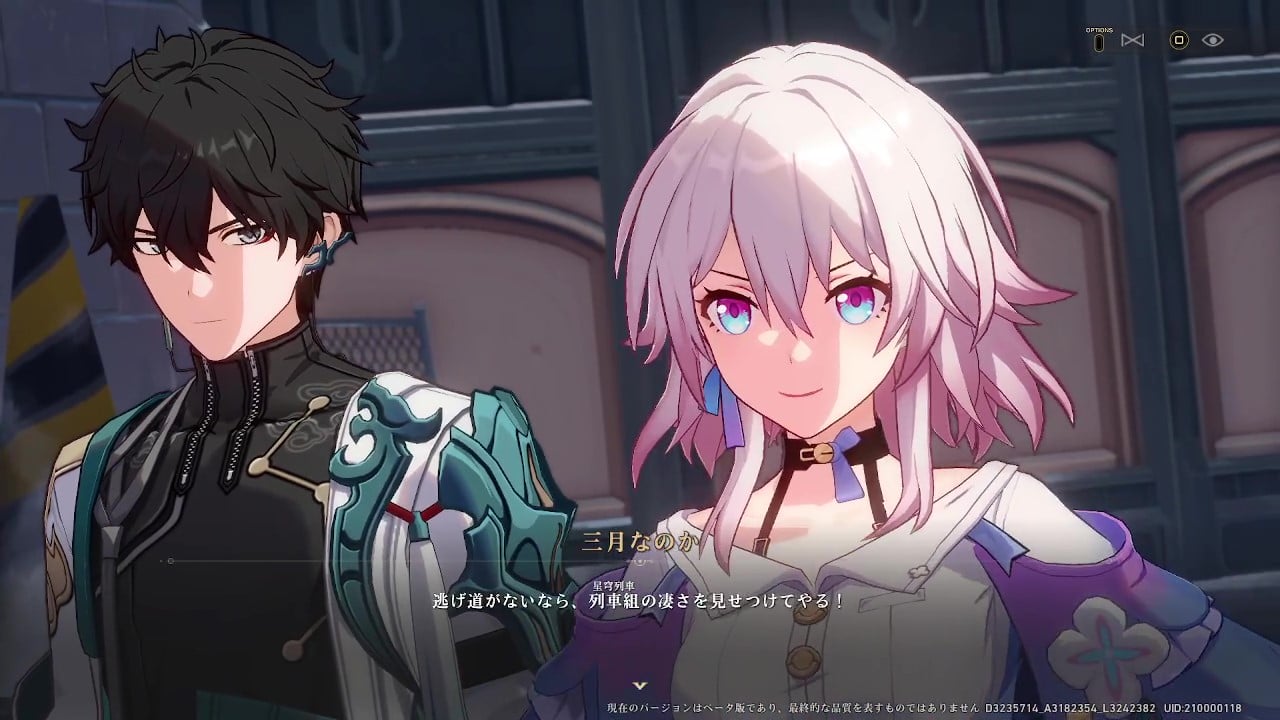The width and height of the screenshot is (1280, 720).
Task: Enable auto-advance for the conversation
Action: click(1179, 40)
